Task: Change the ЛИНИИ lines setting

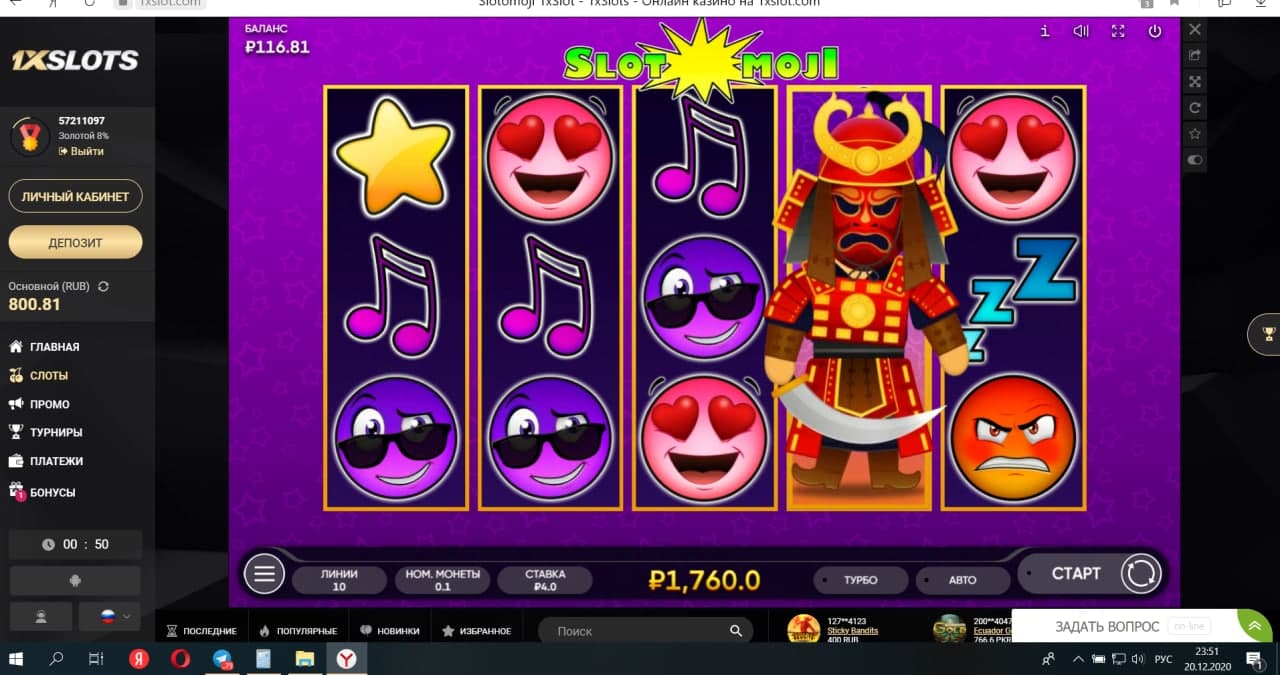Action: point(339,580)
